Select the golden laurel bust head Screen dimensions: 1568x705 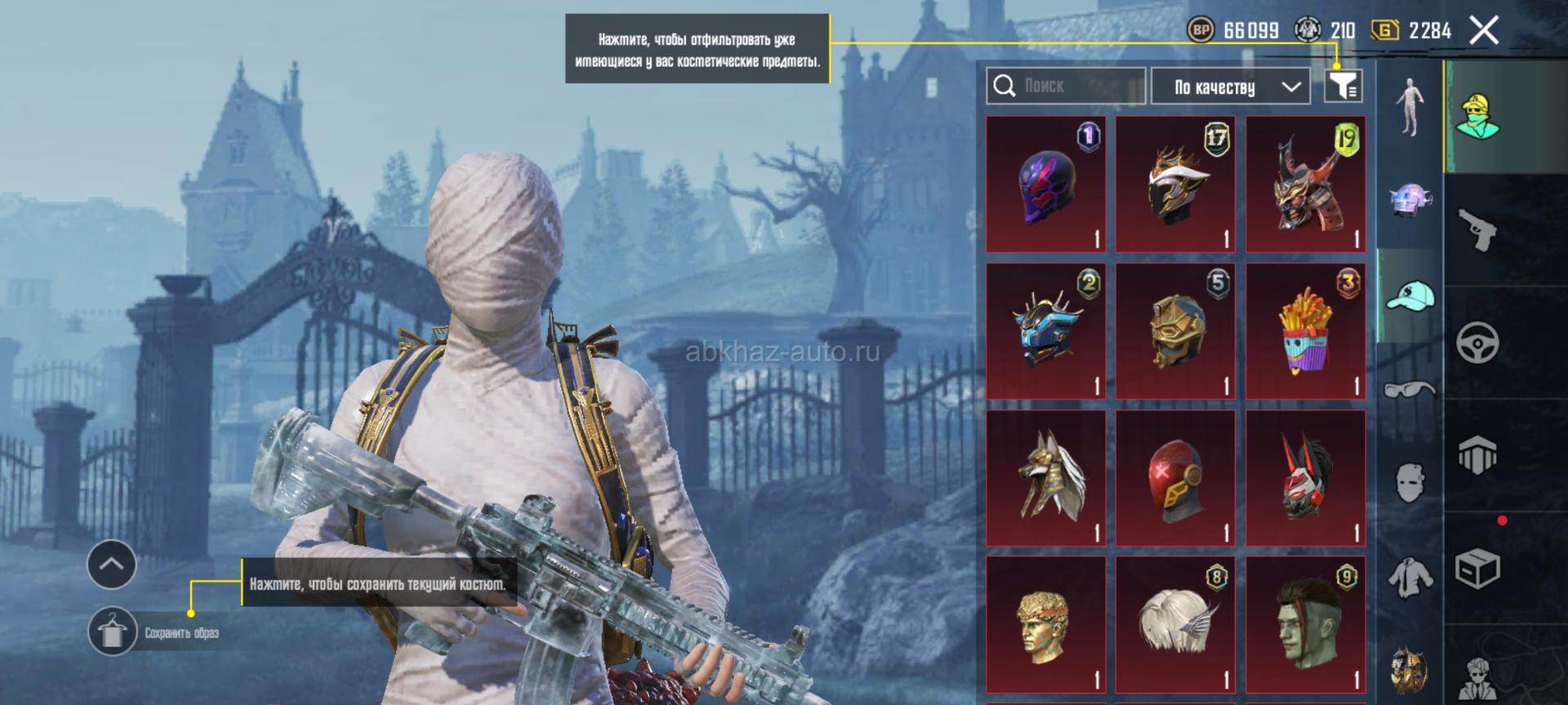coord(1045,625)
